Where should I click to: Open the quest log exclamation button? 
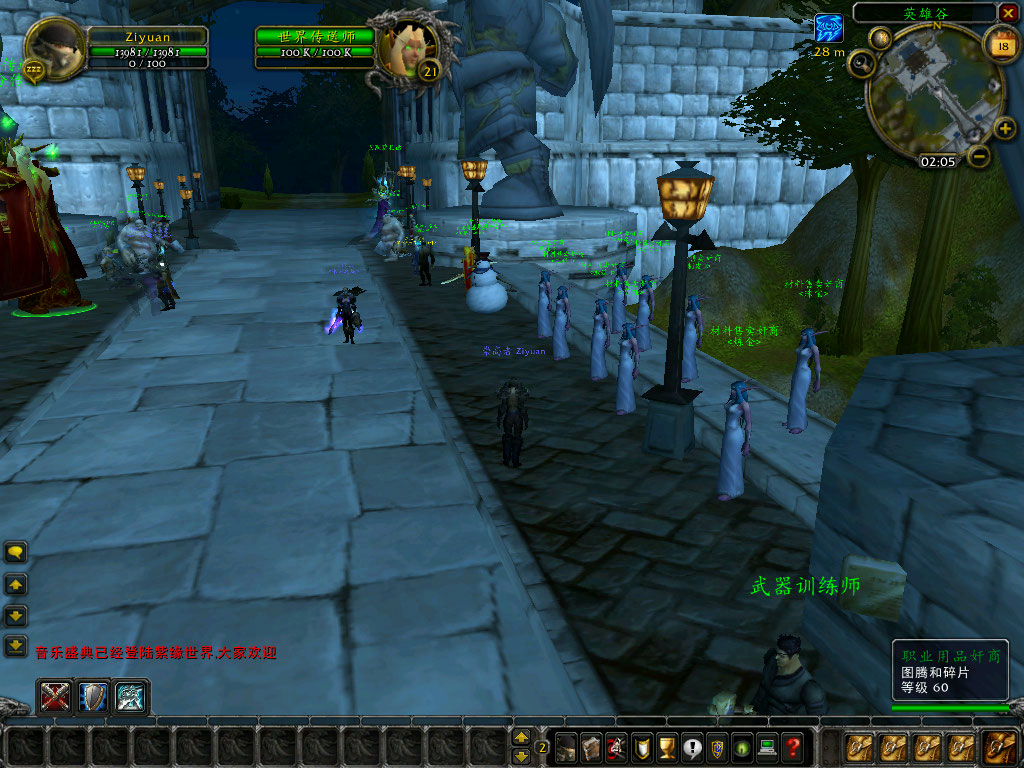point(692,746)
